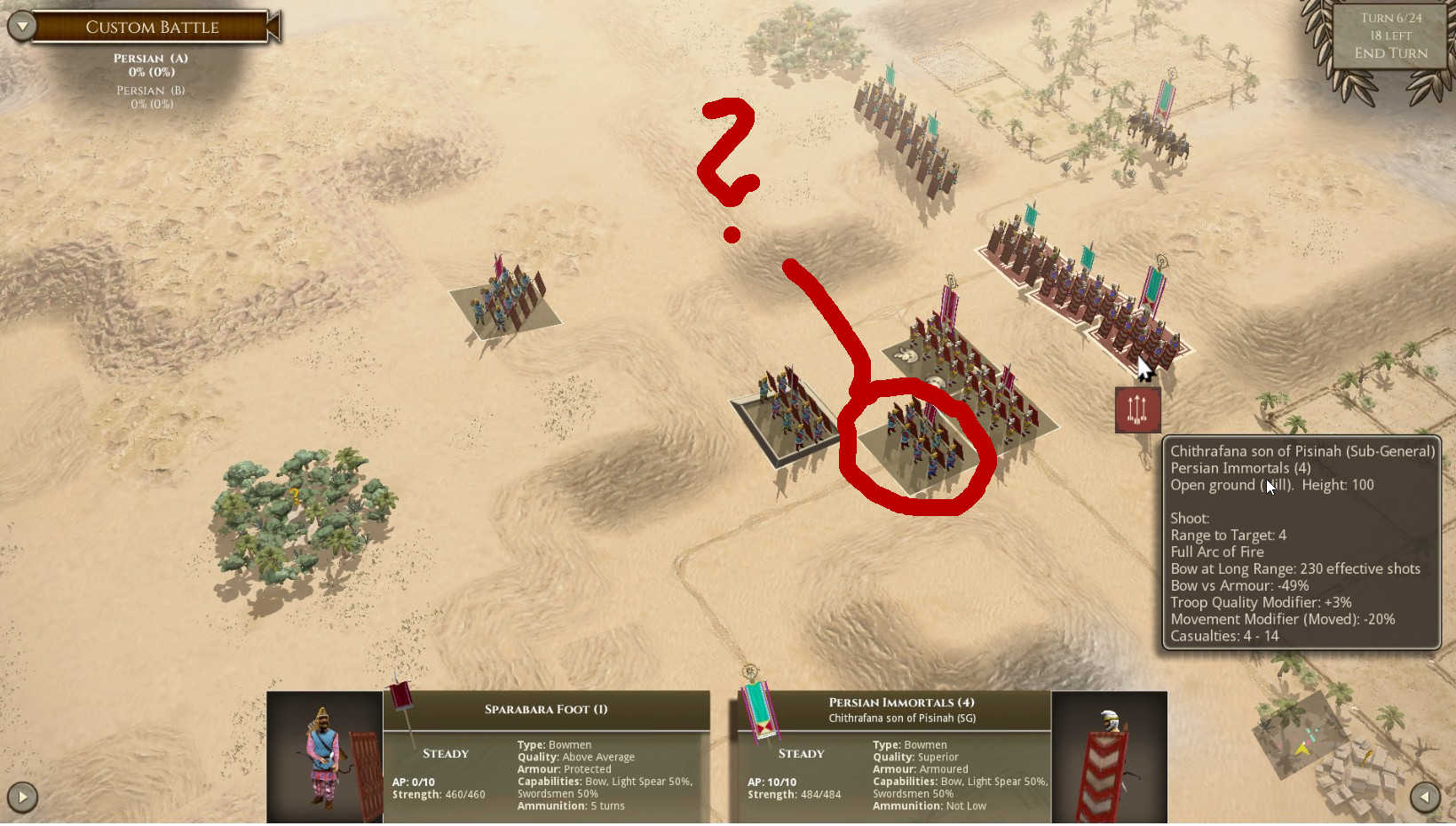Select the next-unit arrow at bottom right
The height and width of the screenshot is (826, 1456).
click(x=1424, y=797)
